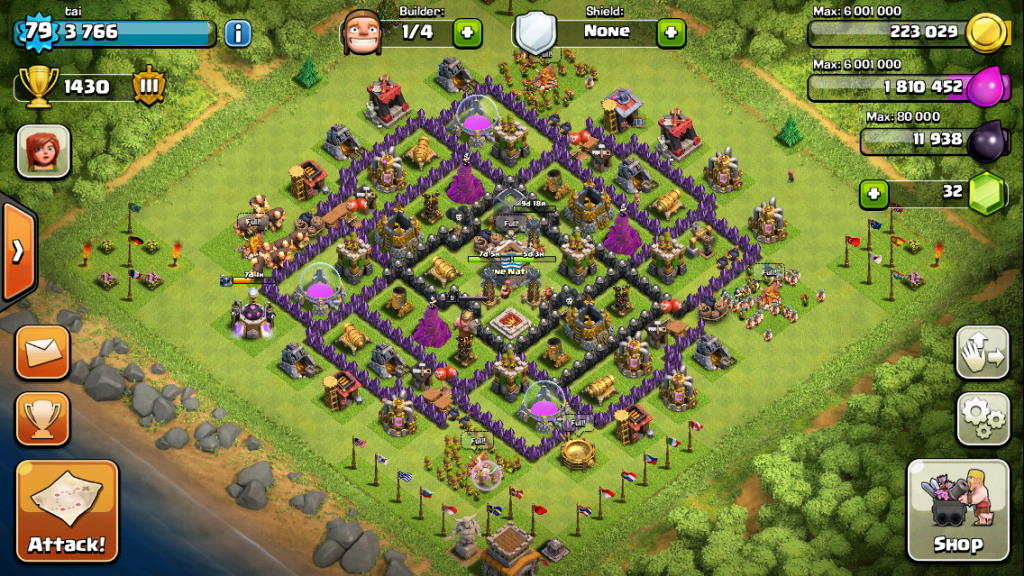Open the trophy leaderboard button
The width and height of the screenshot is (1024, 576).
[x=43, y=418]
